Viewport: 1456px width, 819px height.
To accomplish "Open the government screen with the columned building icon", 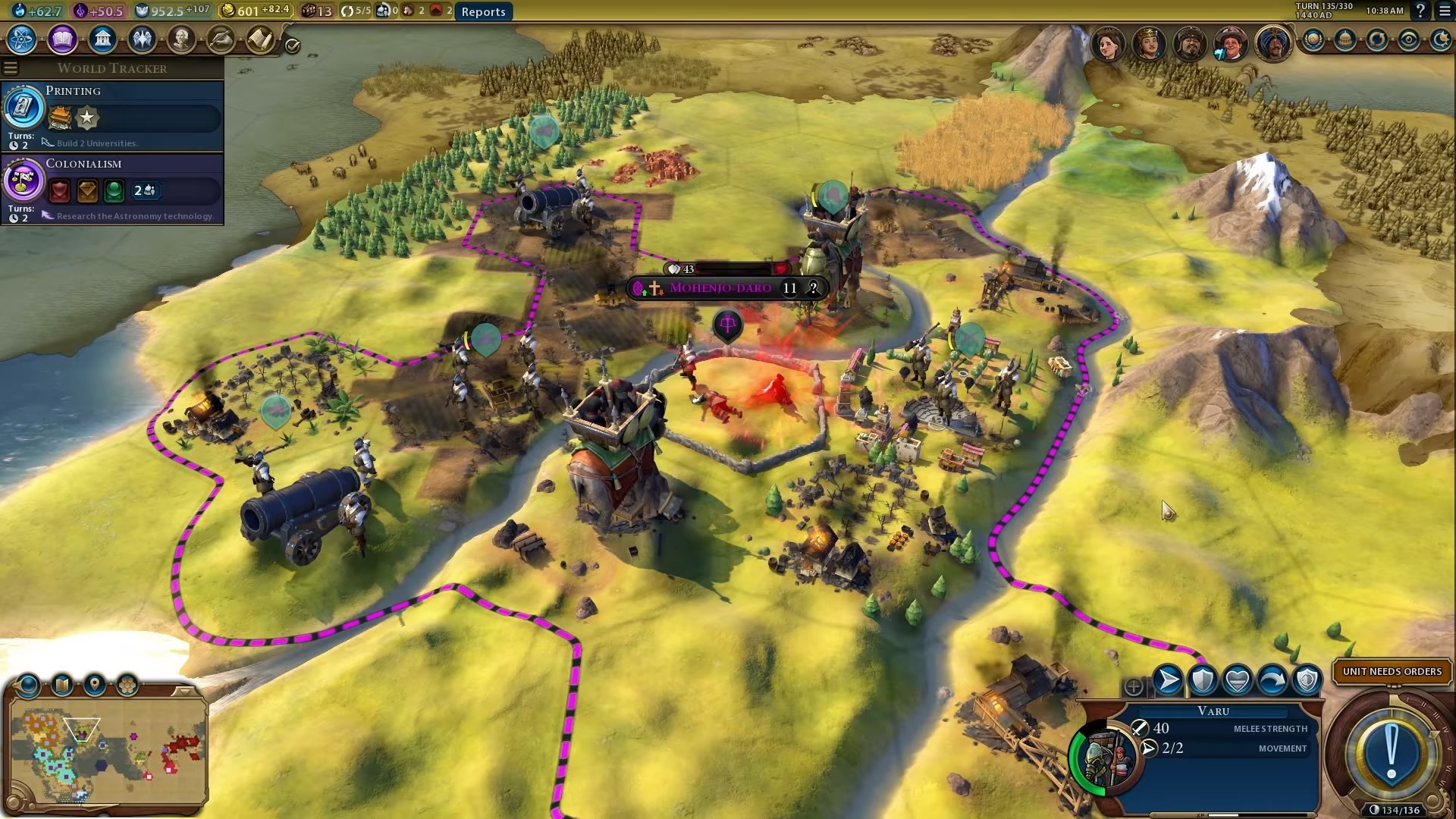I will point(102,39).
